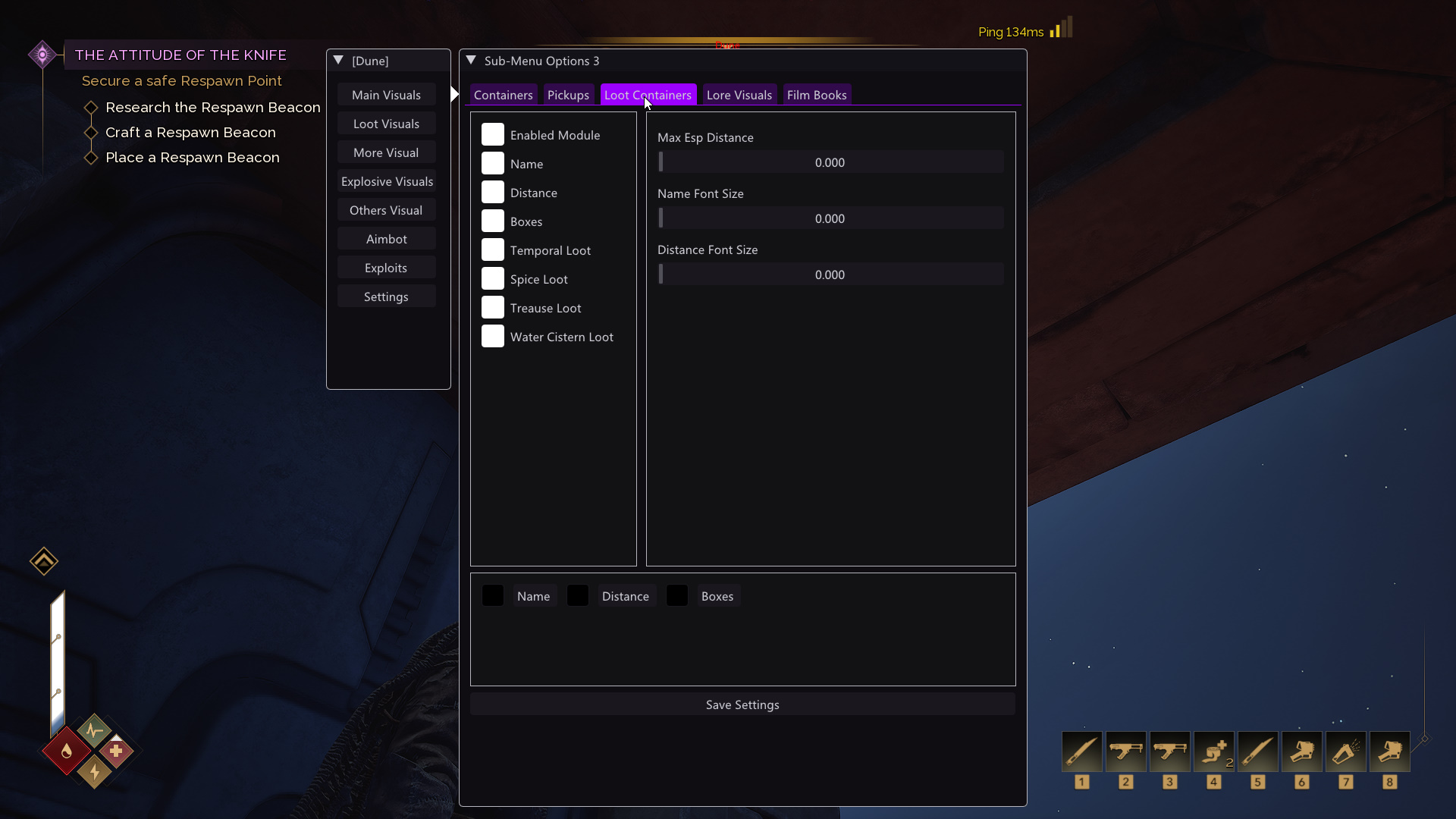Open Explosive Visuals options

[x=386, y=181]
